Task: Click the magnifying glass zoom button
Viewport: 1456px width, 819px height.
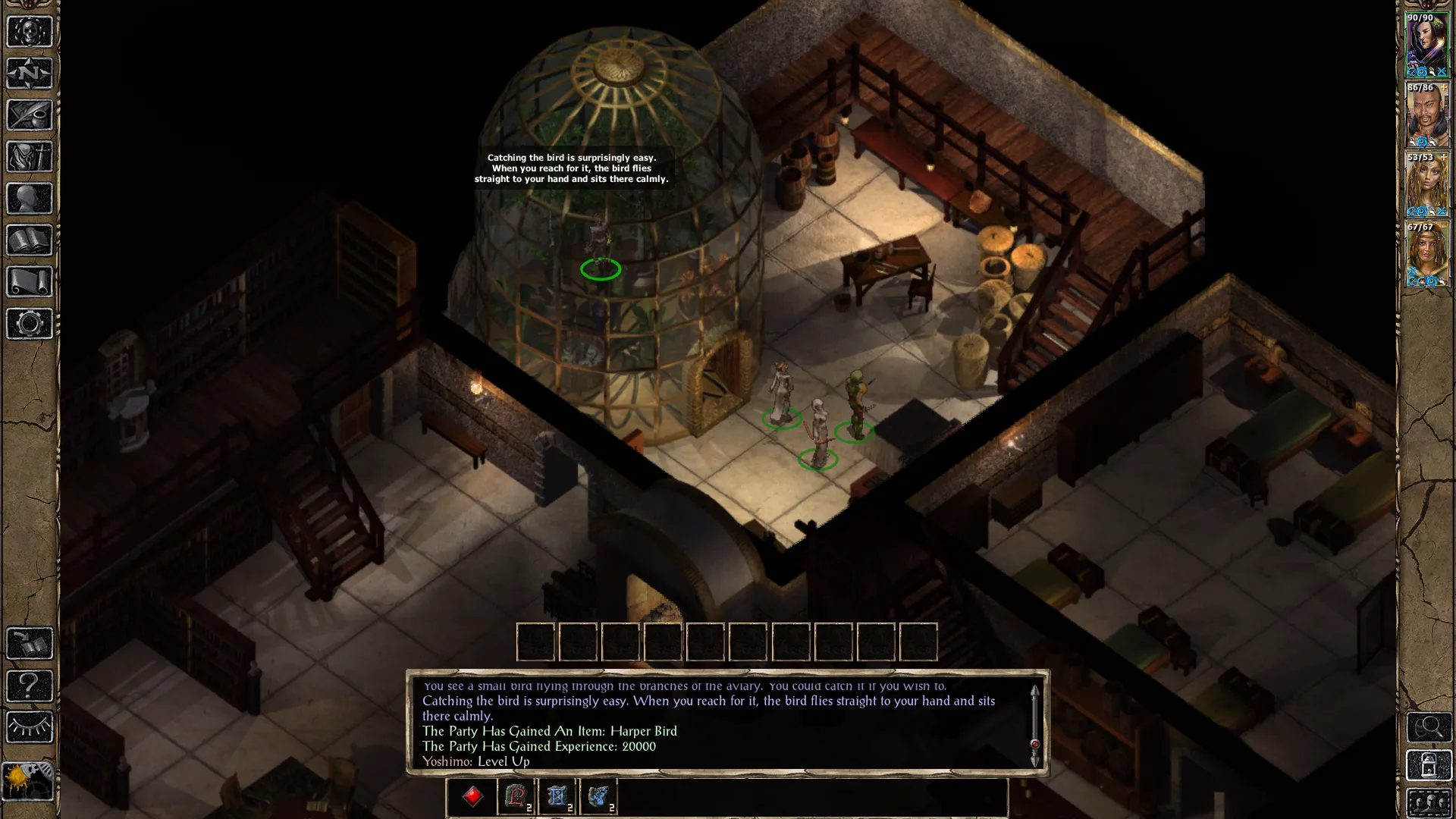Action: pos(1429,727)
